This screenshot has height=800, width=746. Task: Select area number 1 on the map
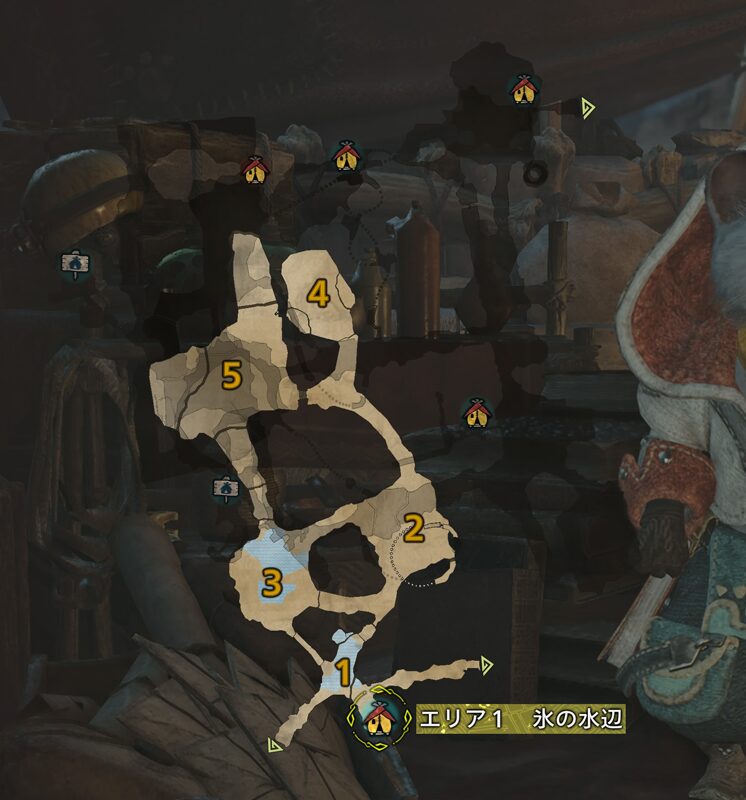(x=342, y=672)
